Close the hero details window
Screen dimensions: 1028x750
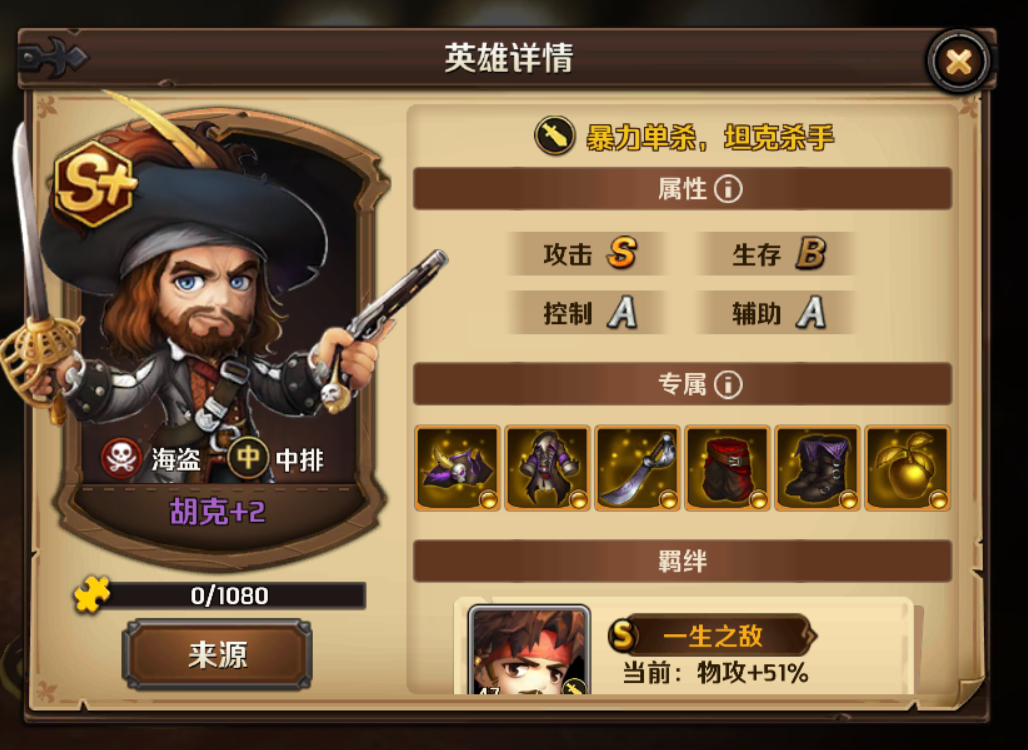[x=958, y=62]
